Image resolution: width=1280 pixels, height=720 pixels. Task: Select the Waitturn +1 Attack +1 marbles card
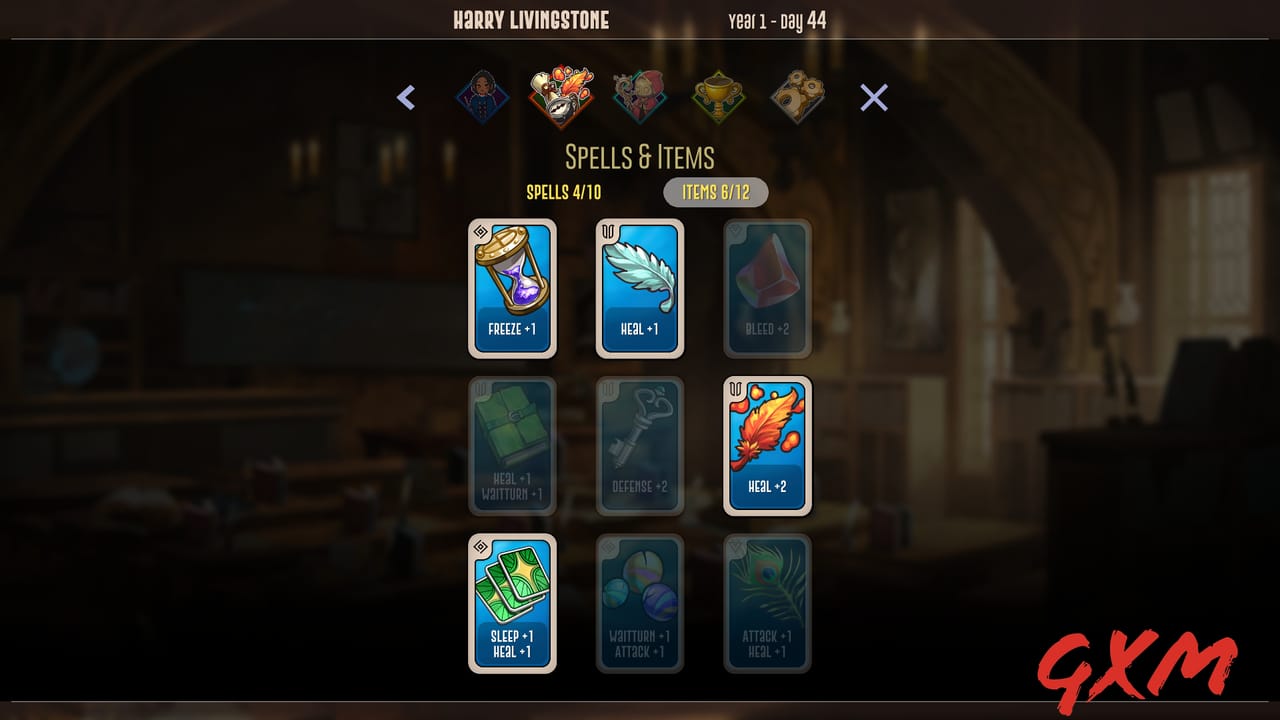coord(640,603)
